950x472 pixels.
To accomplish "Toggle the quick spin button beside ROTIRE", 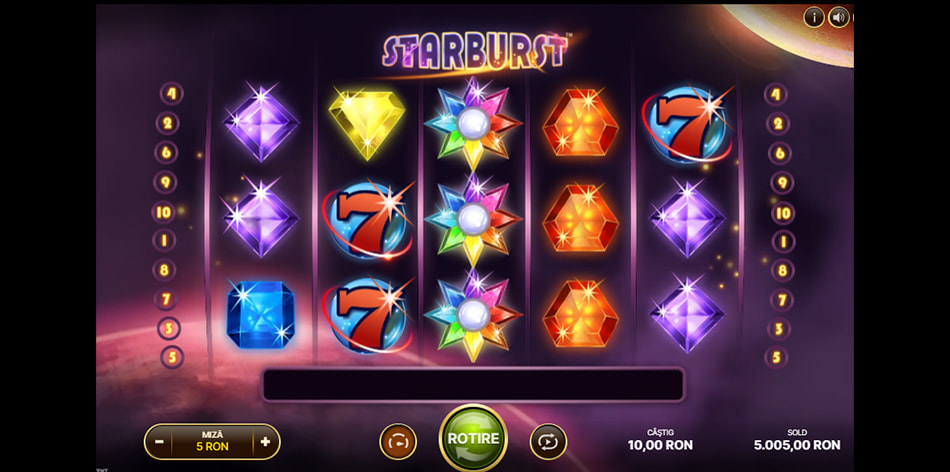I will (x=398, y=441).
